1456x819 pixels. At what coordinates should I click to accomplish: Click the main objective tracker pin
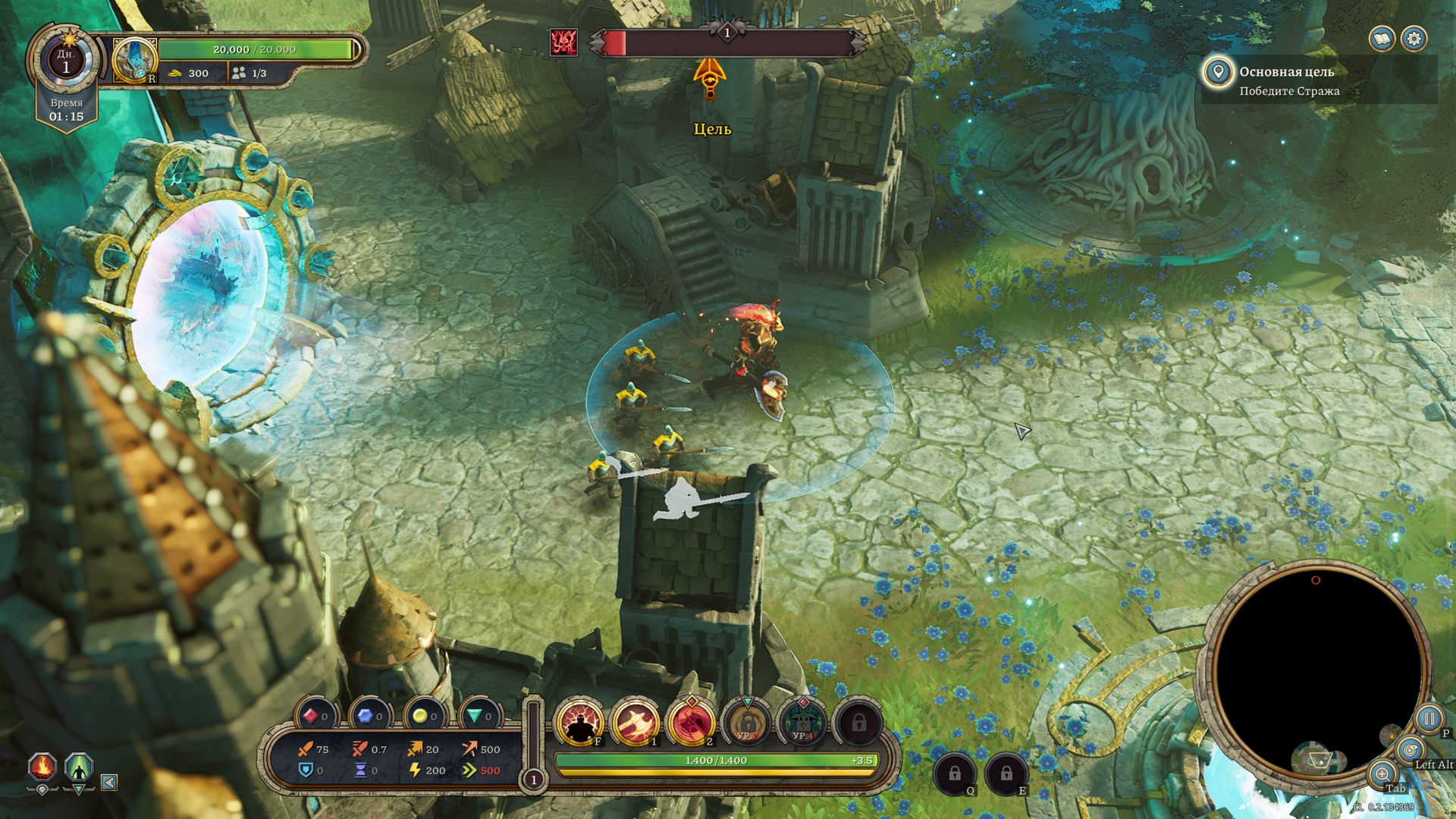pyautogui.click(x=1218, y=73)
